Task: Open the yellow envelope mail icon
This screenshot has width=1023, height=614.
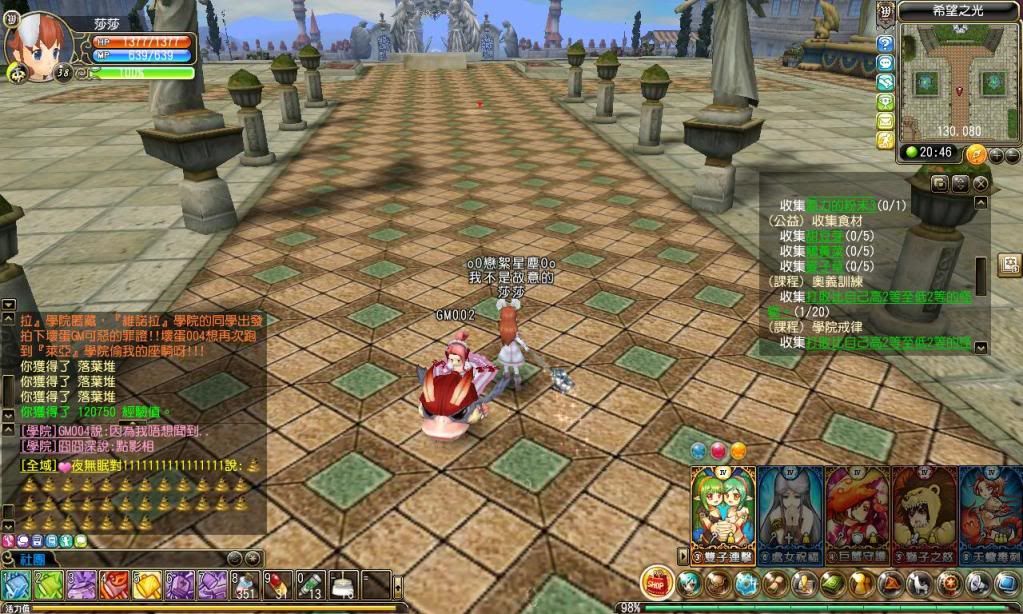Action: [885, 120]
